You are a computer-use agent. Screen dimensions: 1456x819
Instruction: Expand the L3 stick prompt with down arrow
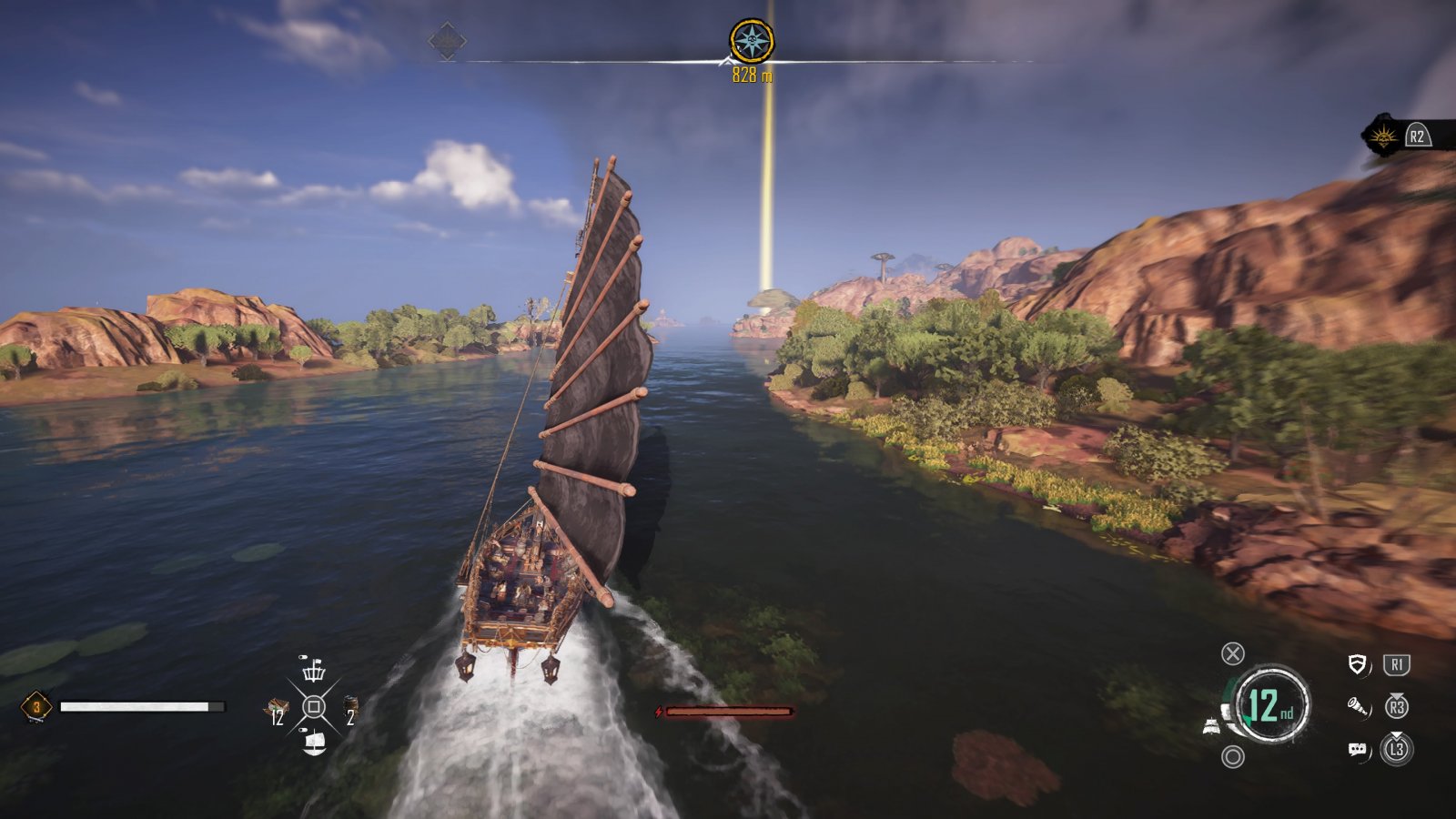pos(1398,746)
